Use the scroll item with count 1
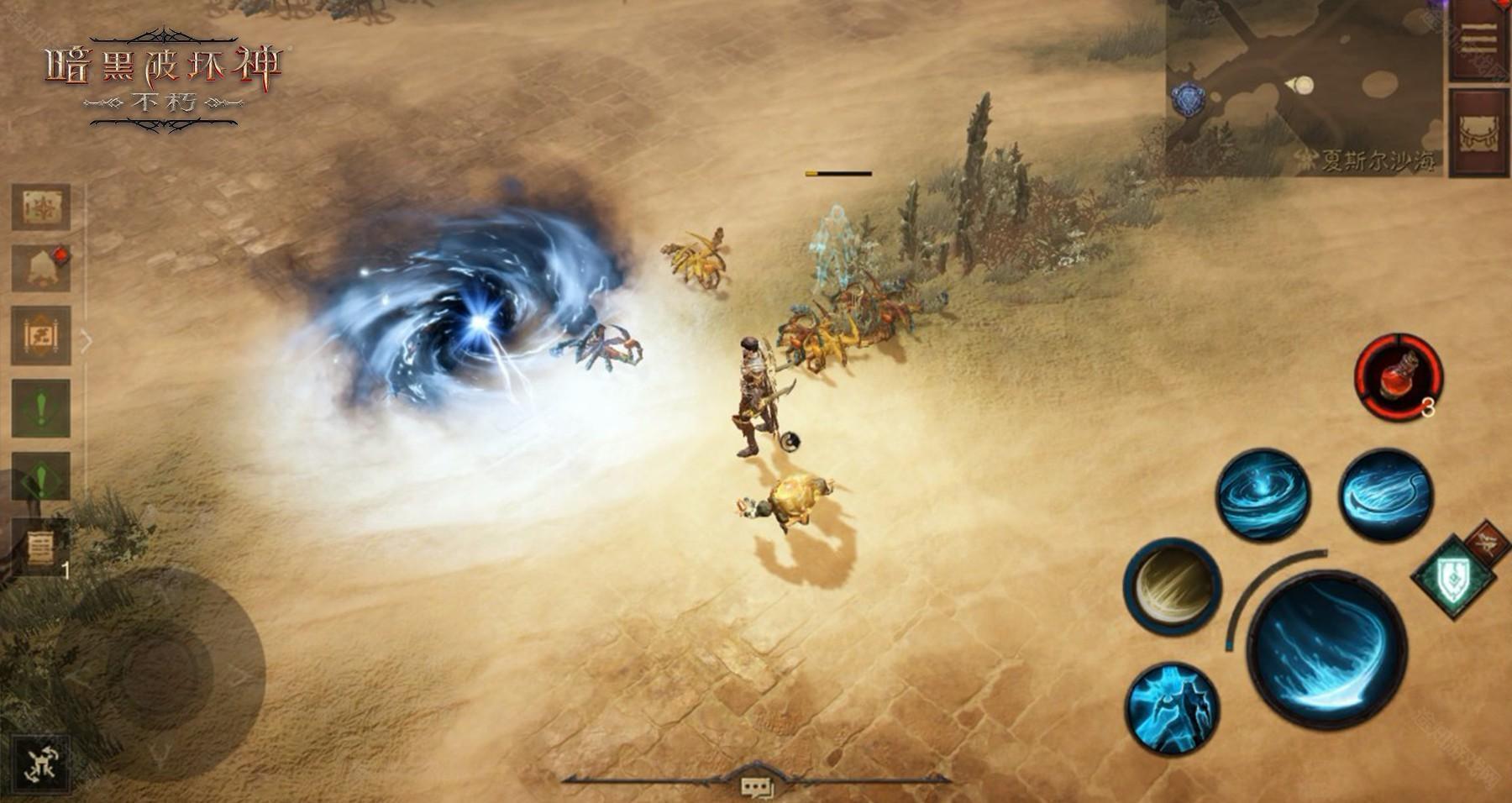Viewport: 1512px width, 803px height. coord(40,548)
